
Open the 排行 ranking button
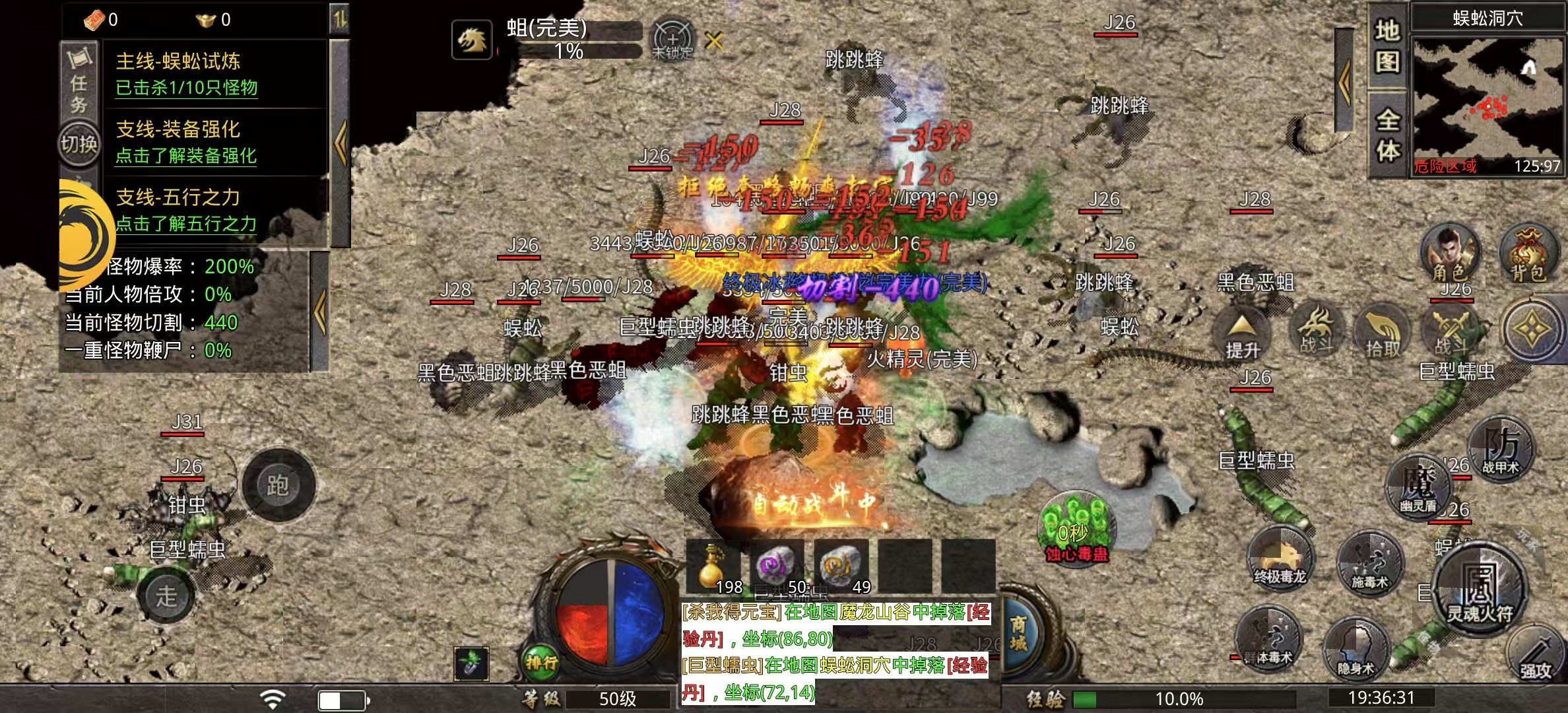pyautogui.click(x=541, y=662)
